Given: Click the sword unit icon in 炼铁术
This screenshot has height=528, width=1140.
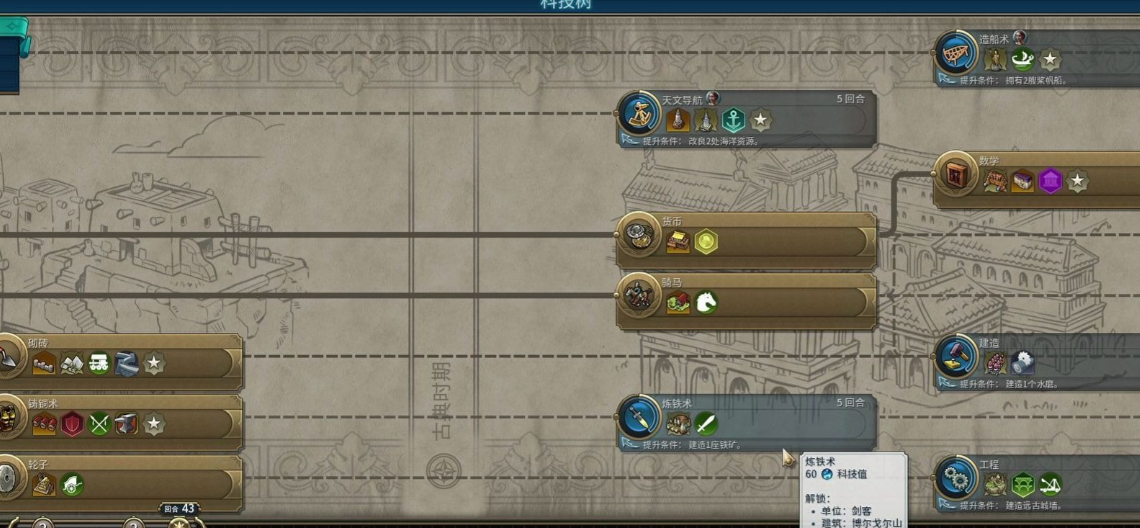Looking at the screenshot, I should coord(706,424).
